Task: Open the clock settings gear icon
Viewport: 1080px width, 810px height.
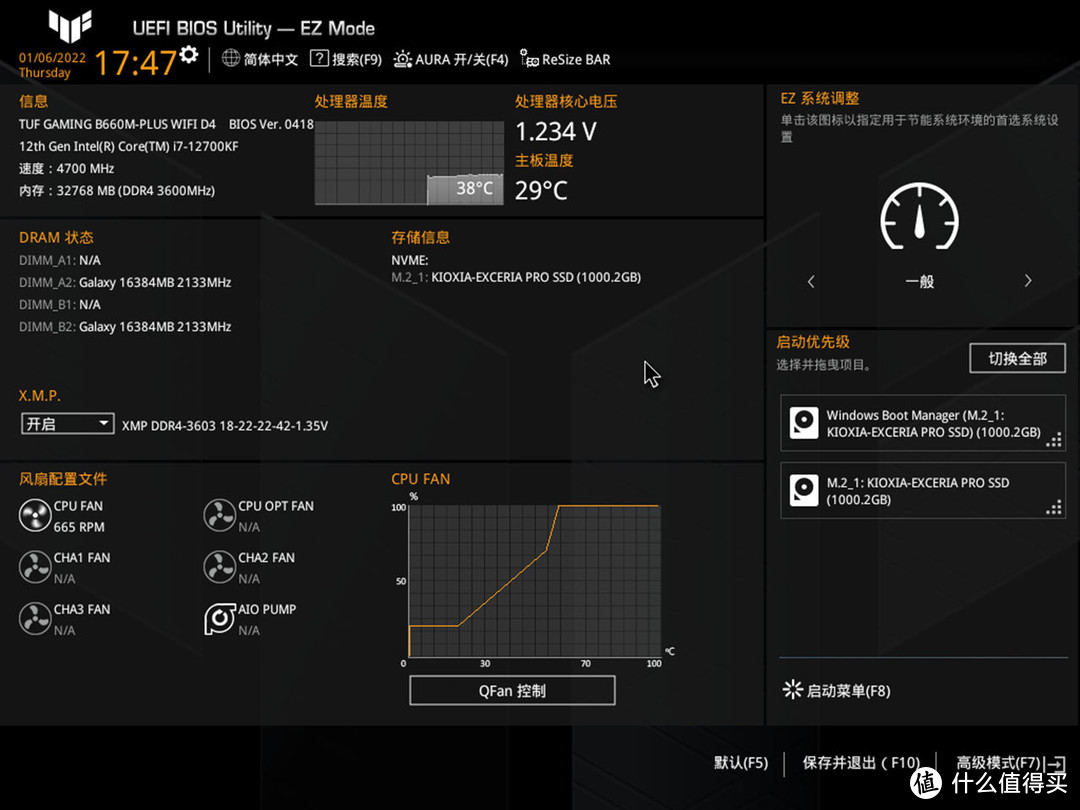Action: pos(188,54)
